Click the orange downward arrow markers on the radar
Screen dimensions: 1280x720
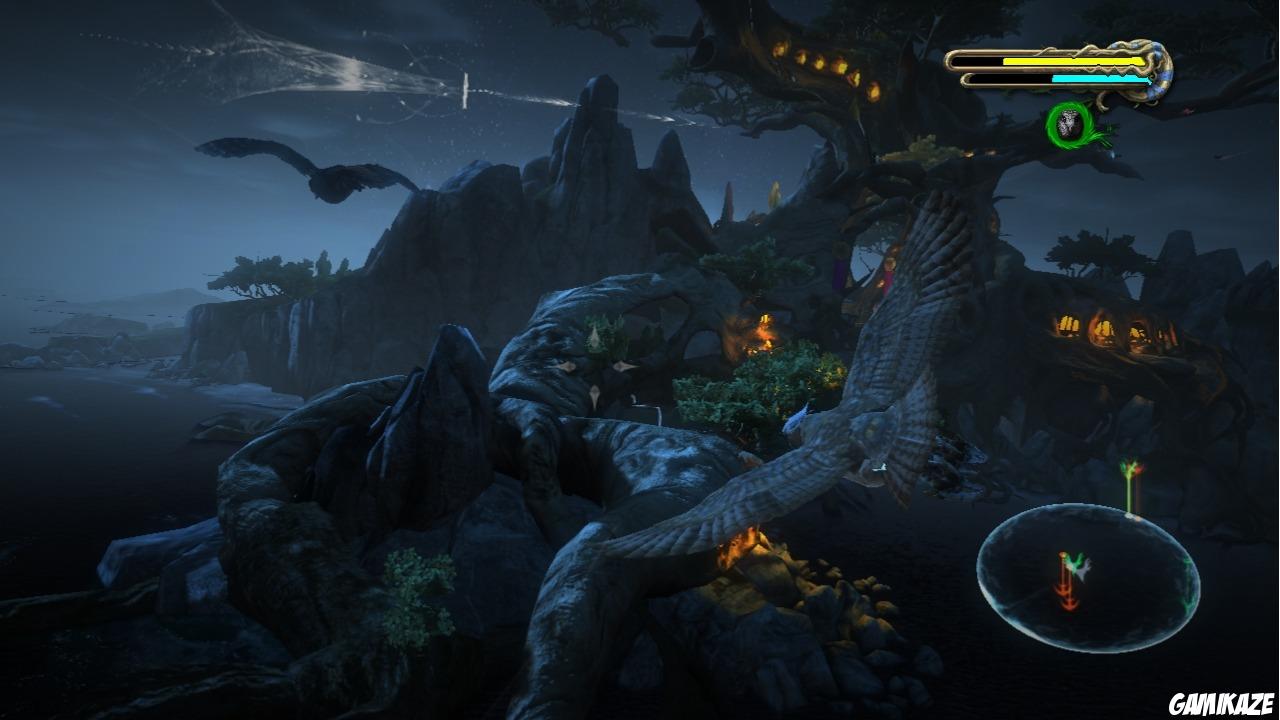coord(1067,584)
